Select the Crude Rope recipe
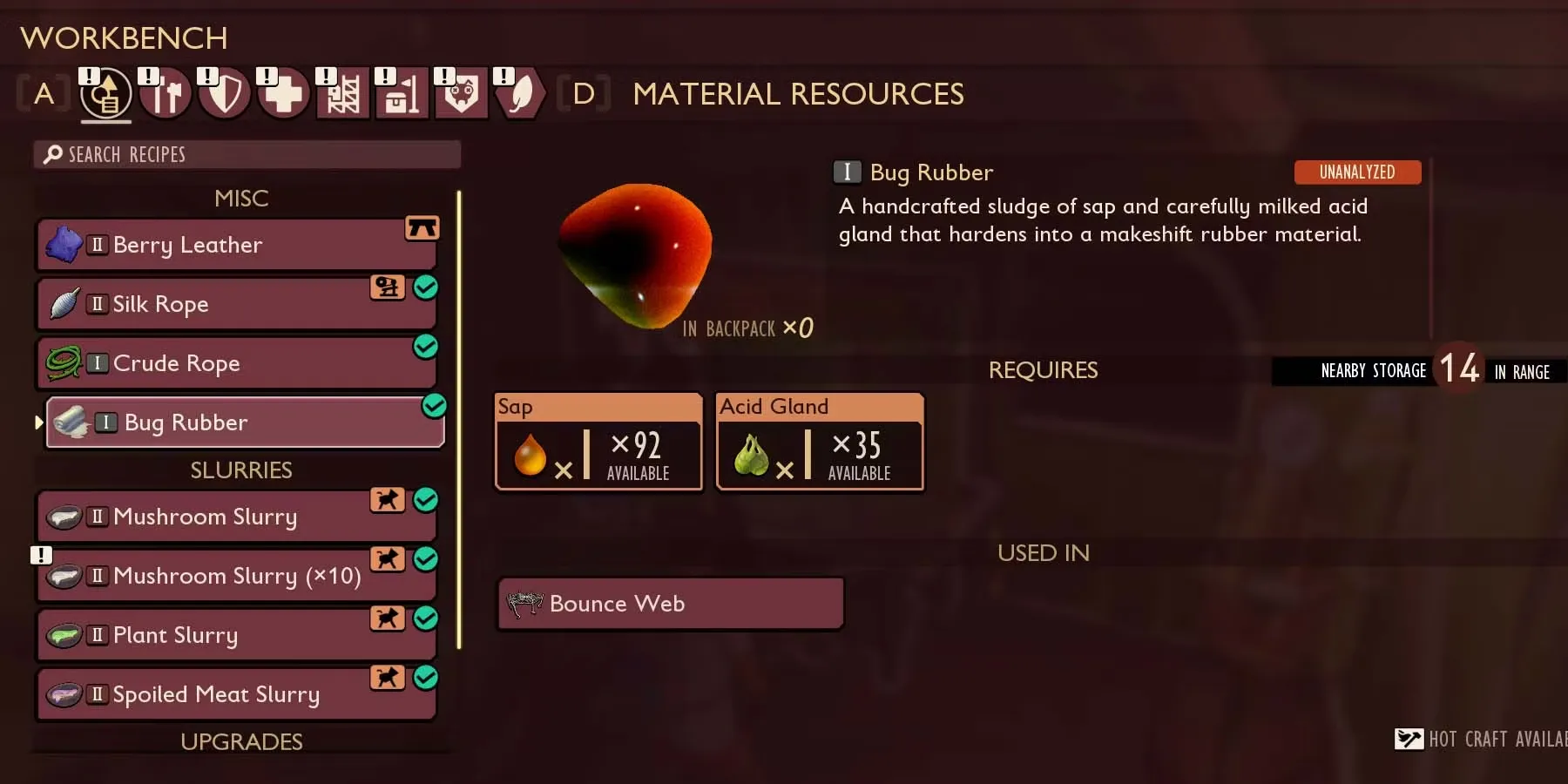This screenshot has width=1568, height=784. pyautogui.click(x=235, y=364)
